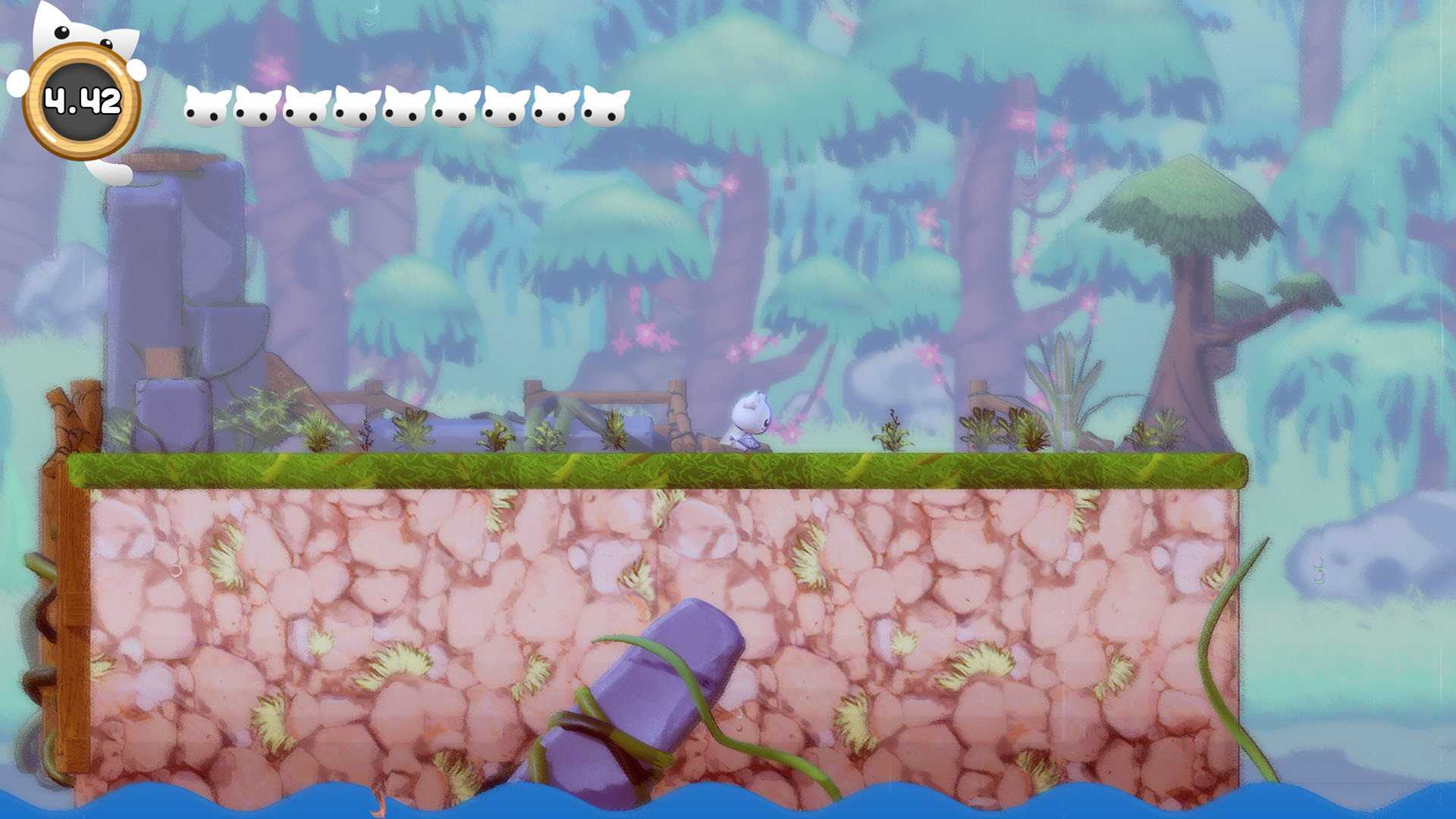Viewport: 1456px width, 819px height.
Task: Click the third cat face icon
Action: [306, 108]
